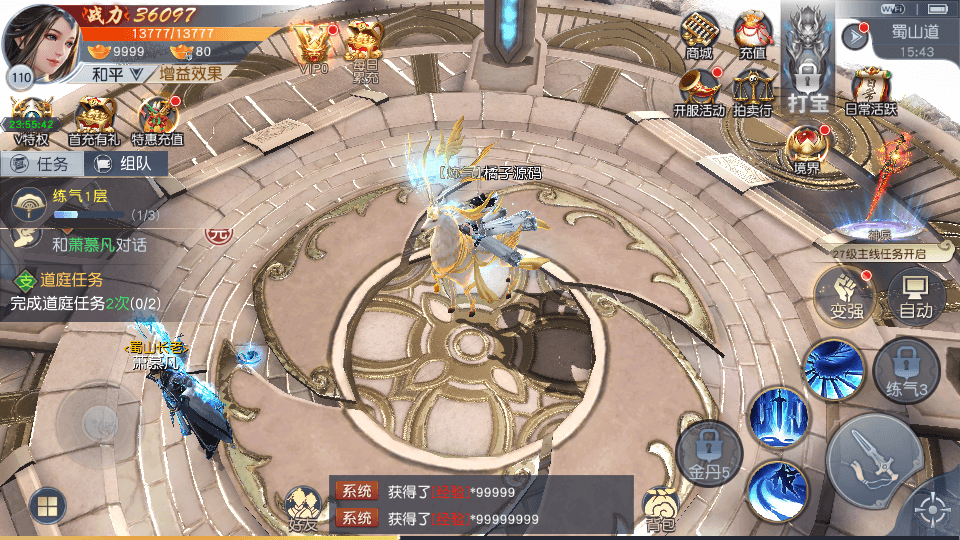Toggle 自动 auto-battle mode
This screenshot has width=960, height=540.
(915, 295)
